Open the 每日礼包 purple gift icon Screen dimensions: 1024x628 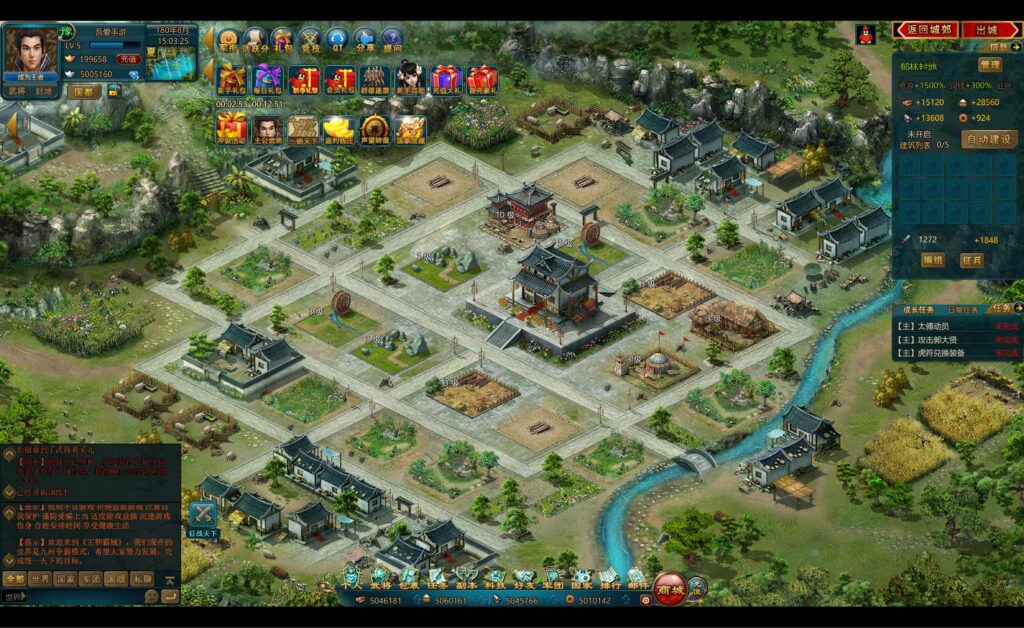click(267, 79)
